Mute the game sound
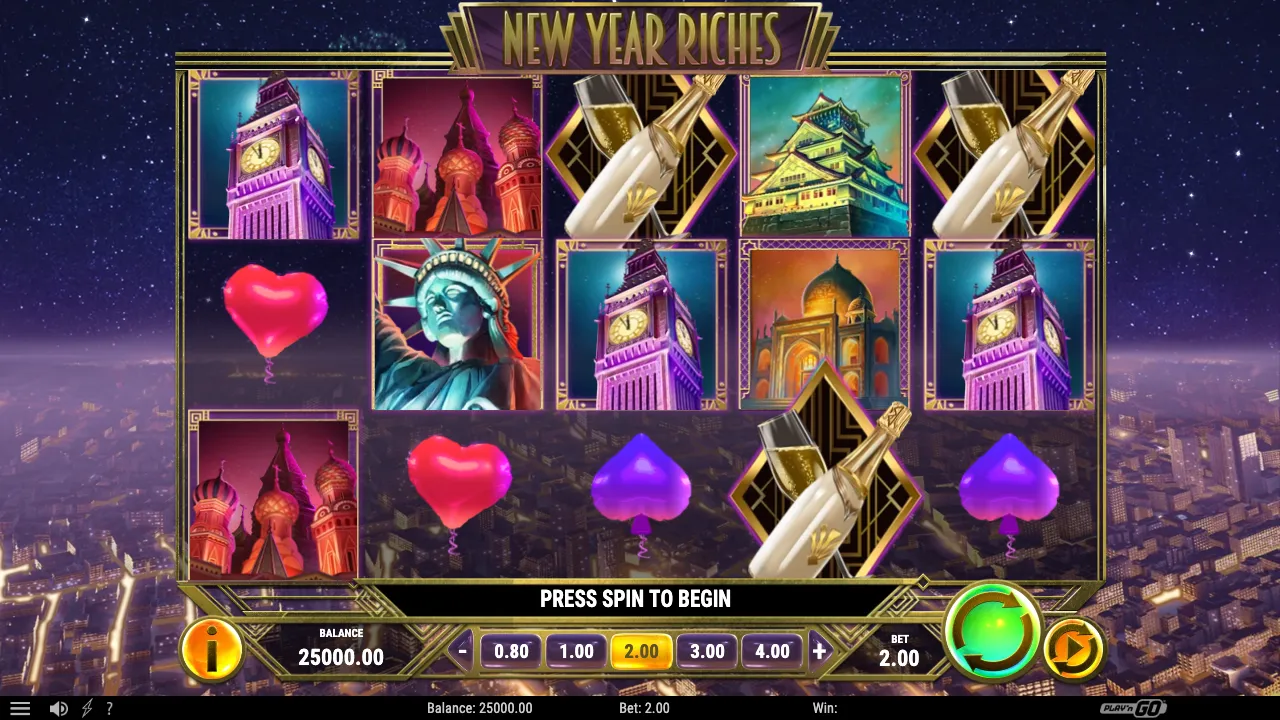The height and width of the screenshot is (720, 1280). point(58,708)
